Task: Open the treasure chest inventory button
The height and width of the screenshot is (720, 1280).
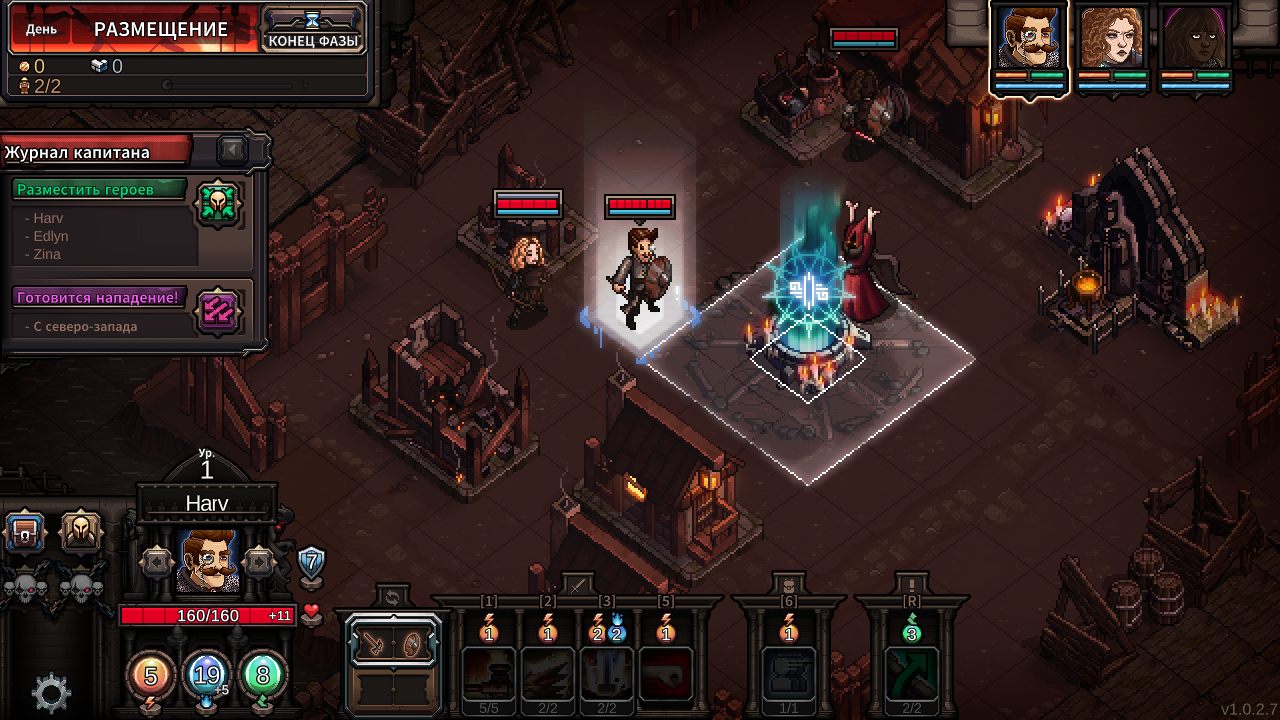Action: tap(25, 533)
